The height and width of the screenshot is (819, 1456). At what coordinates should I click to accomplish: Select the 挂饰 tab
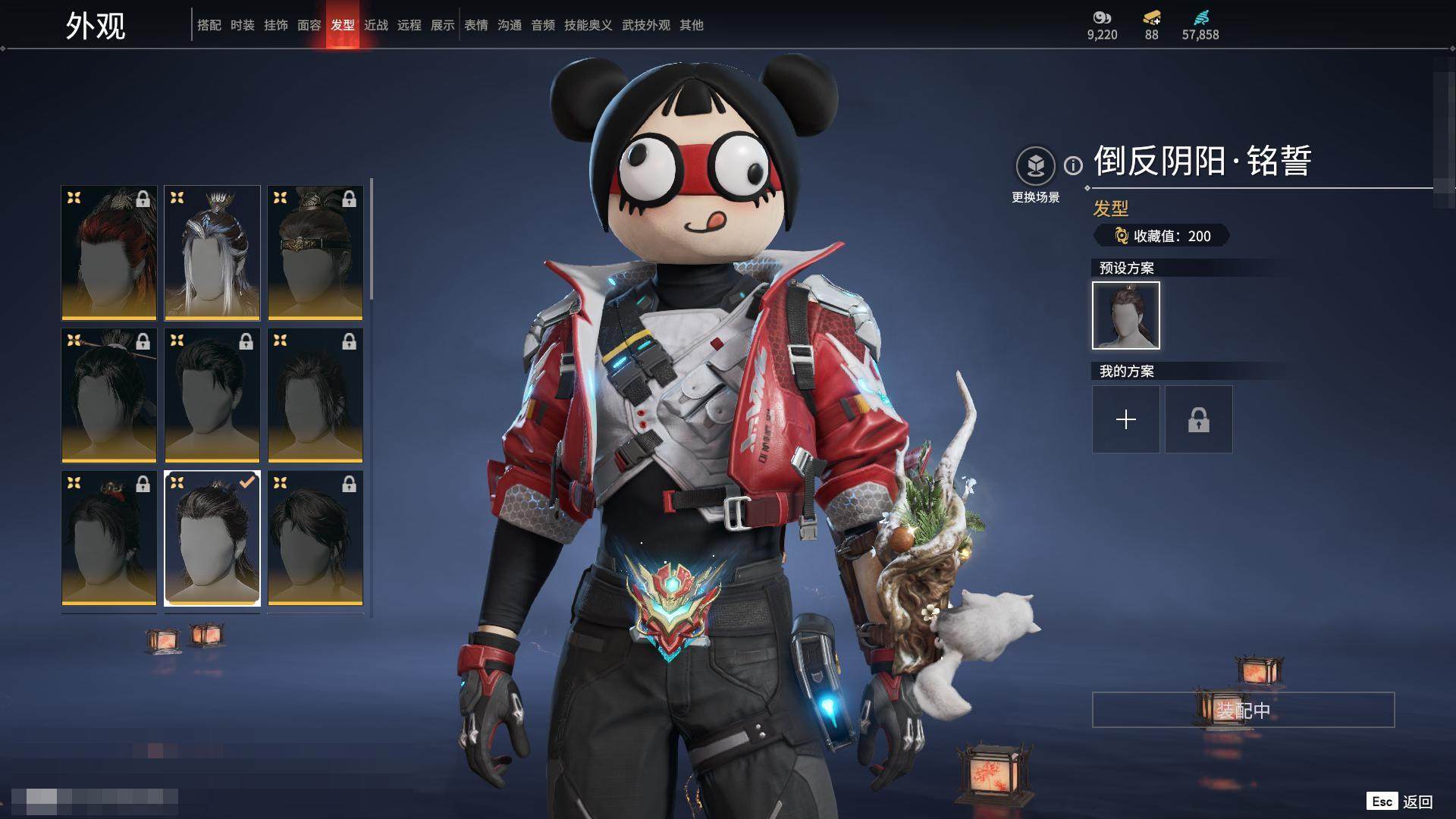275,25
